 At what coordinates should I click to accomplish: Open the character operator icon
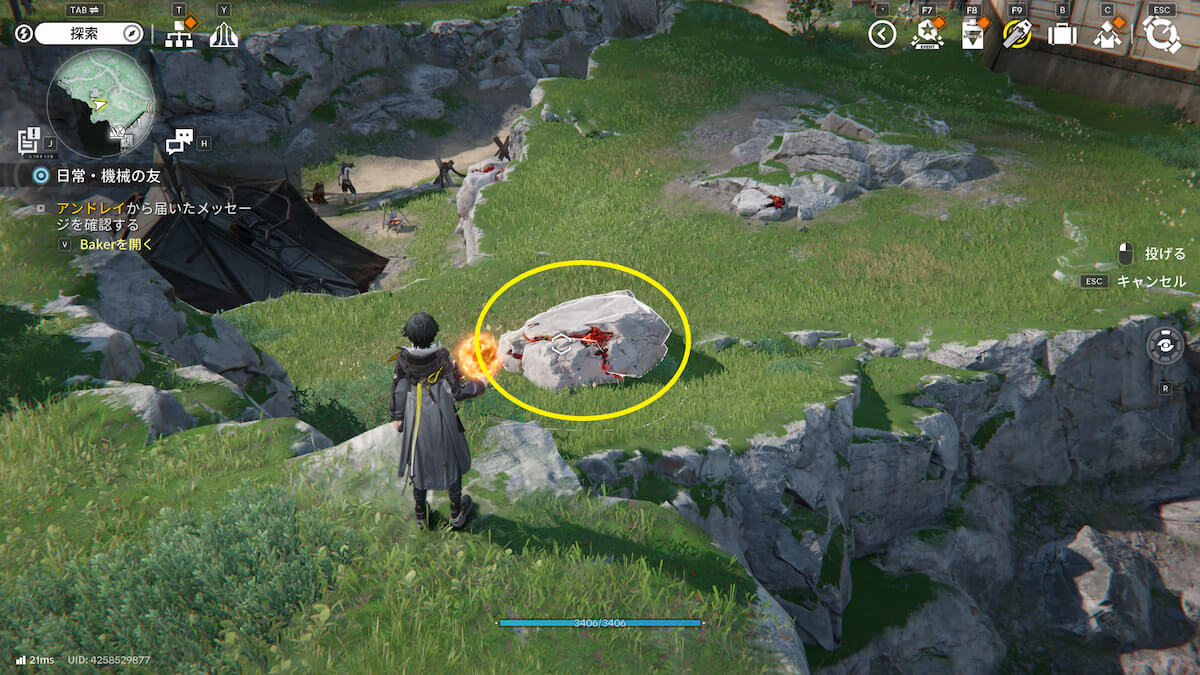(x=1106, y=35)
